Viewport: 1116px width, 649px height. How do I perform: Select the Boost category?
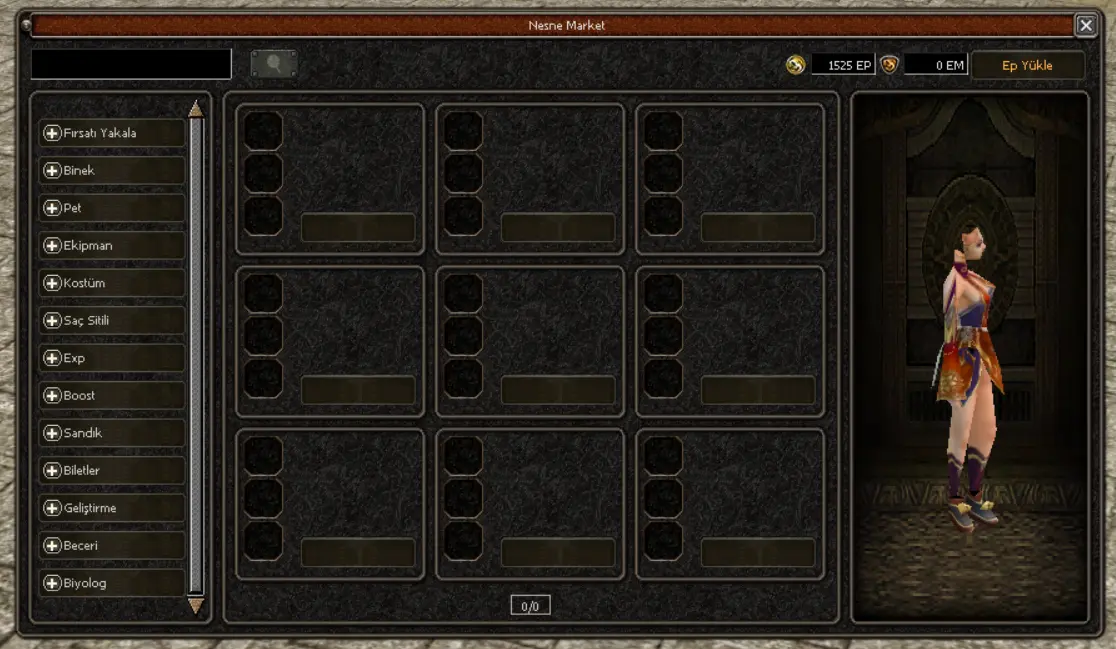coord(111,396)
